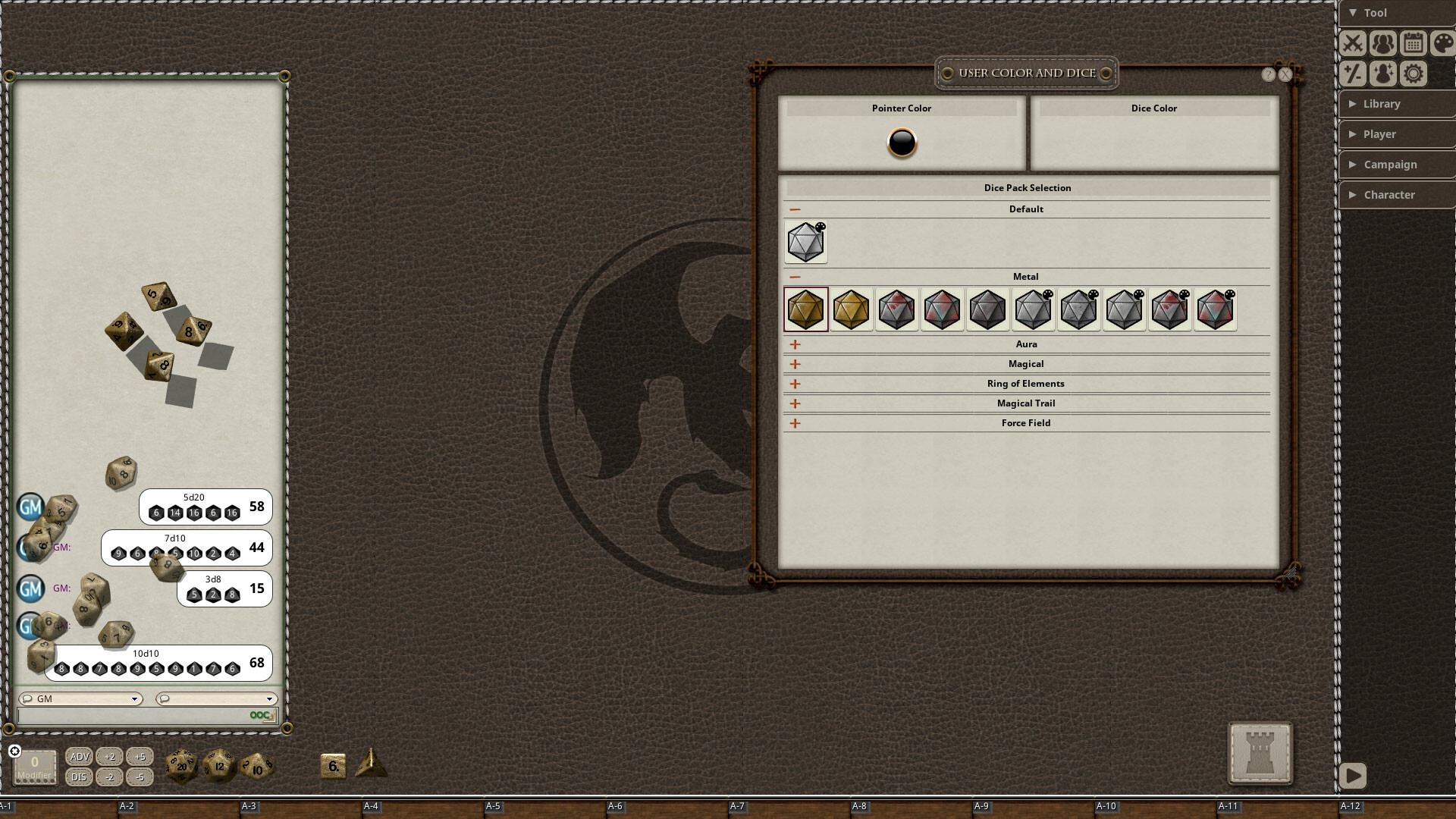The image size is (1456, 819).
Task: Click the help question mark on the dialog
Action: click(x=1267, y=74)
